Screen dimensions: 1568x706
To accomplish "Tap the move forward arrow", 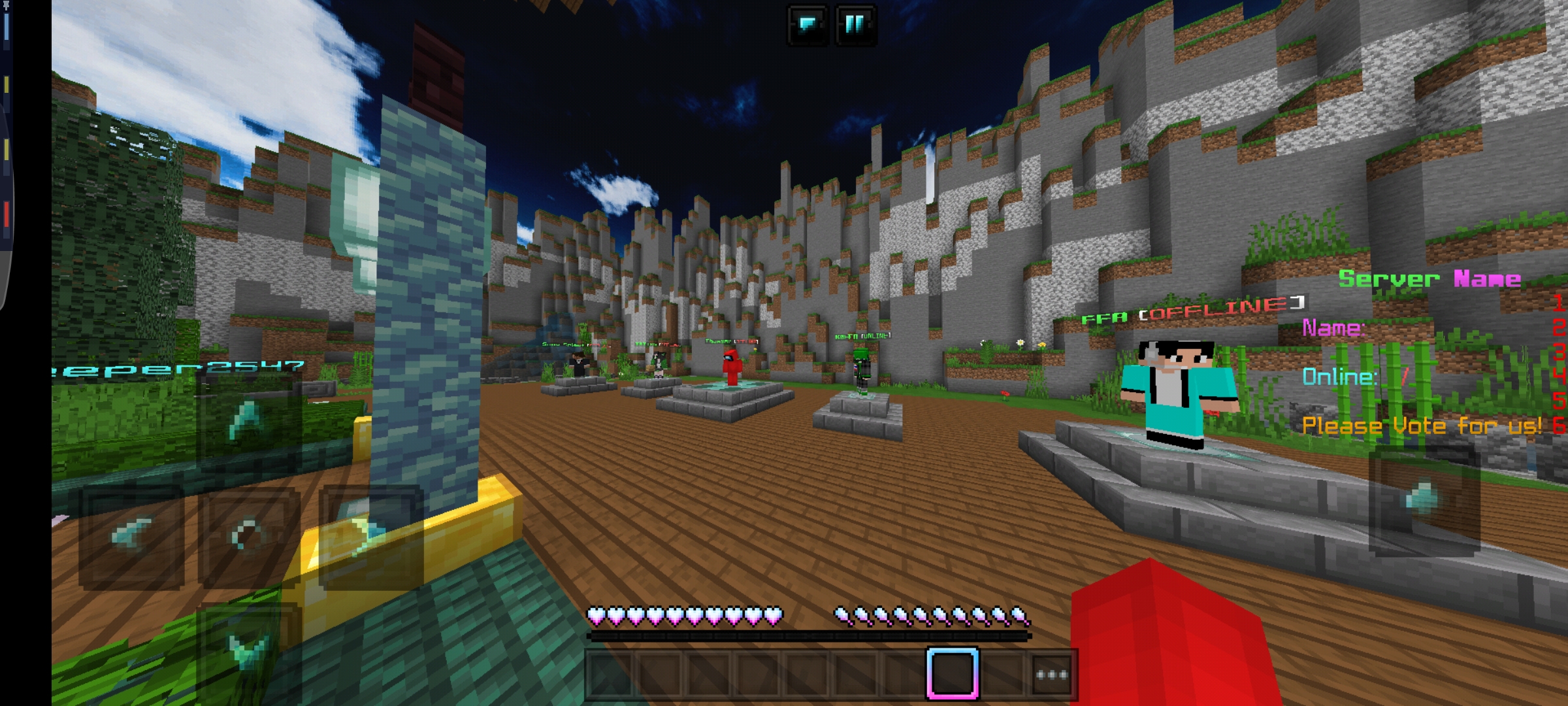I will click(x=249, y=420).
